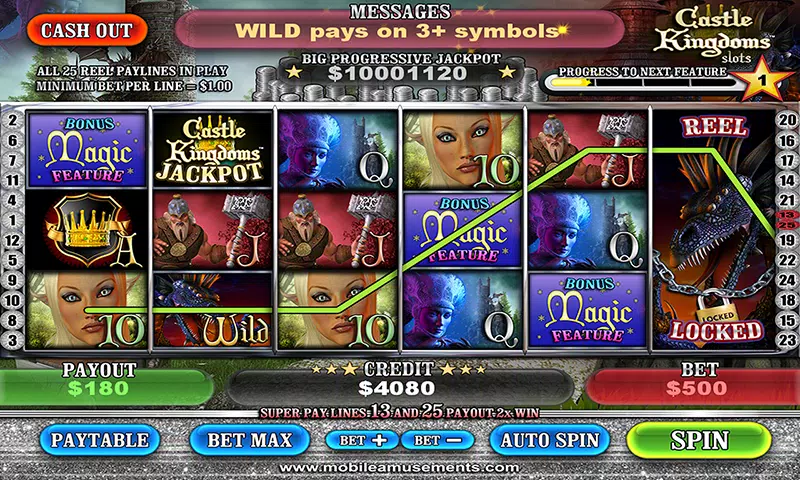Visit the www.mobileamusements.com link
This screenshot has height=480, width=800.
399,467
